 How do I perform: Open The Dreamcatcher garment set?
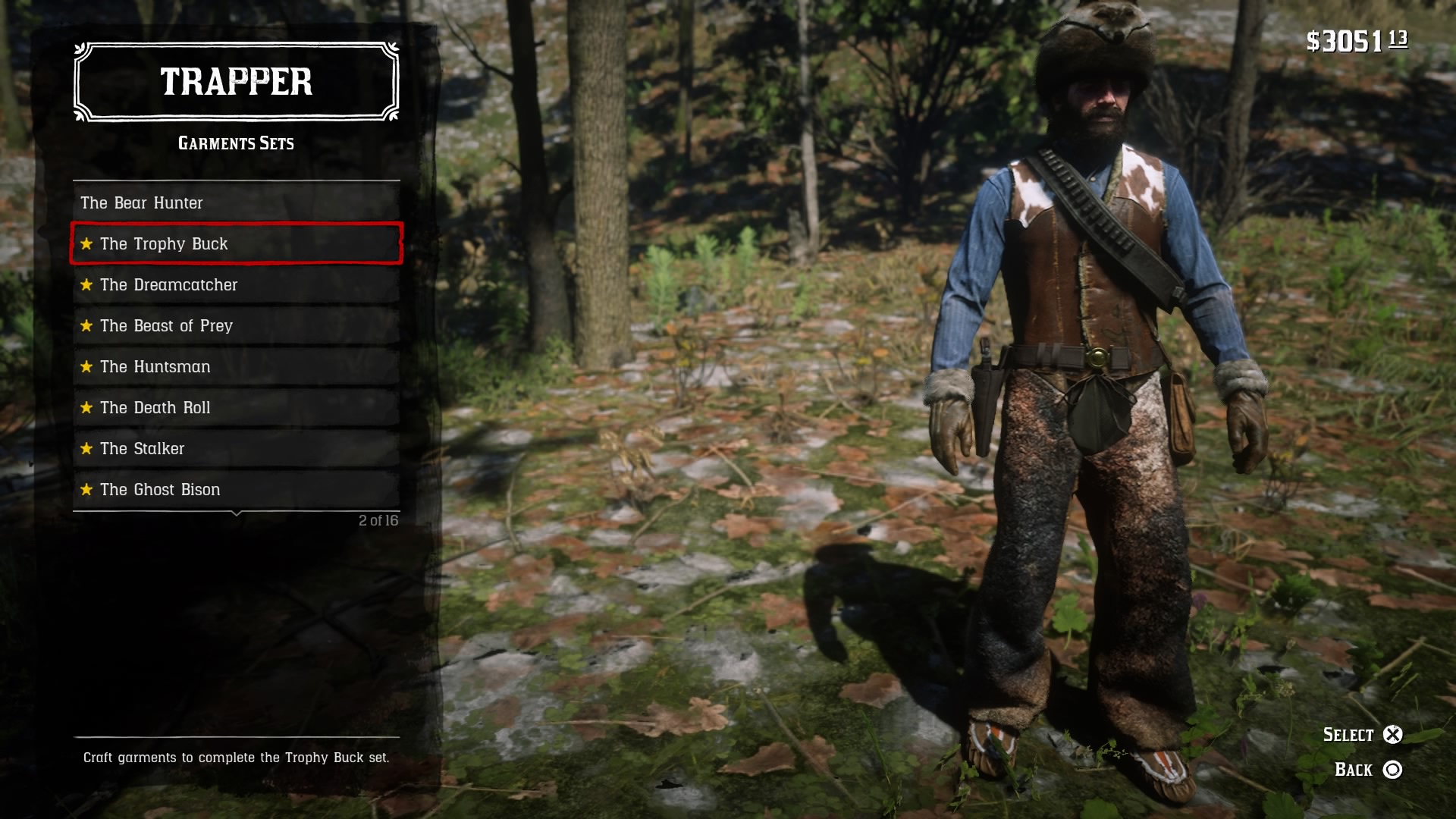coord(236,284)
